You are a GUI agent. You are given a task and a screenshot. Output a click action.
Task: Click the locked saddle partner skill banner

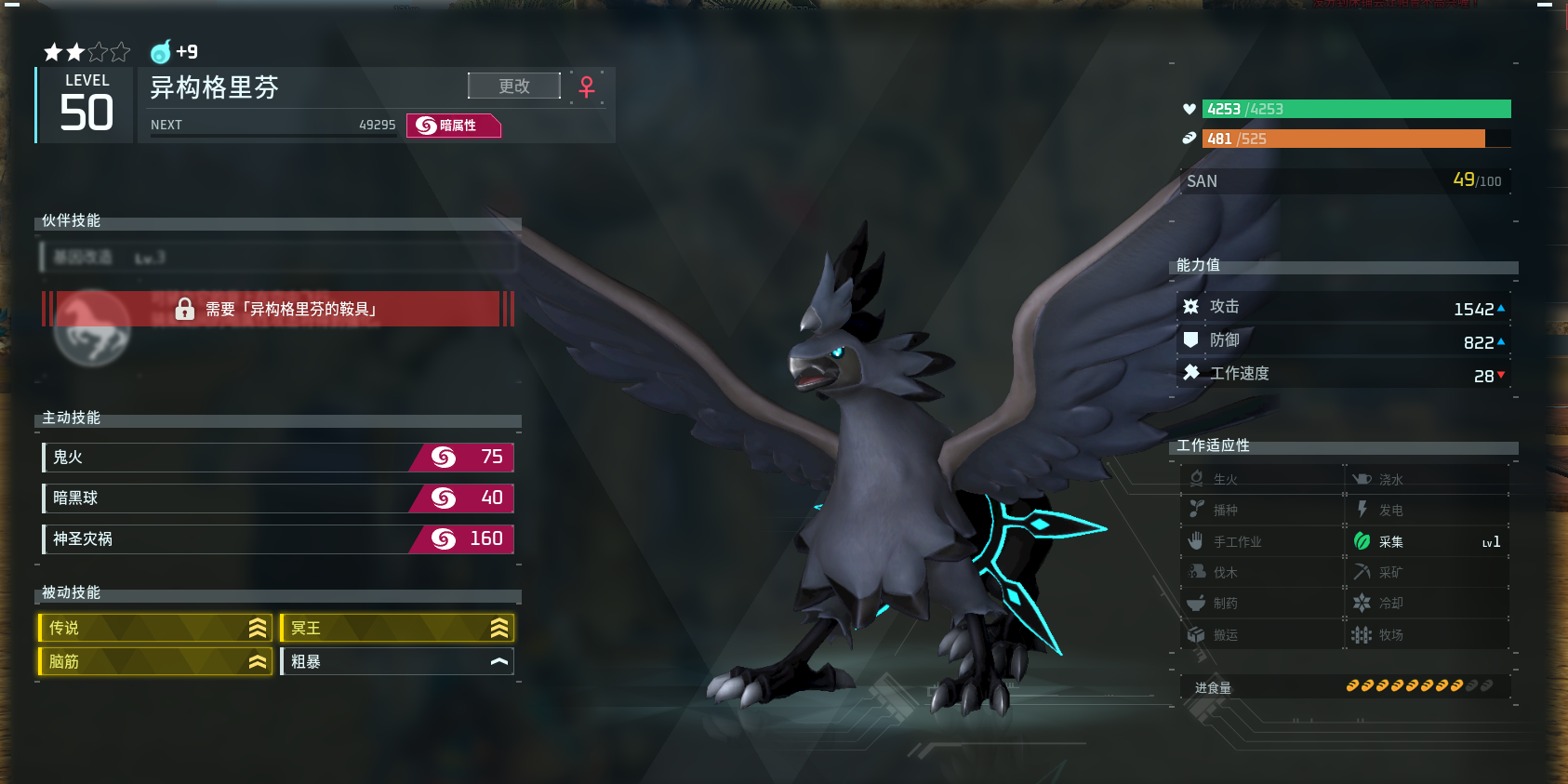[277, 309]
